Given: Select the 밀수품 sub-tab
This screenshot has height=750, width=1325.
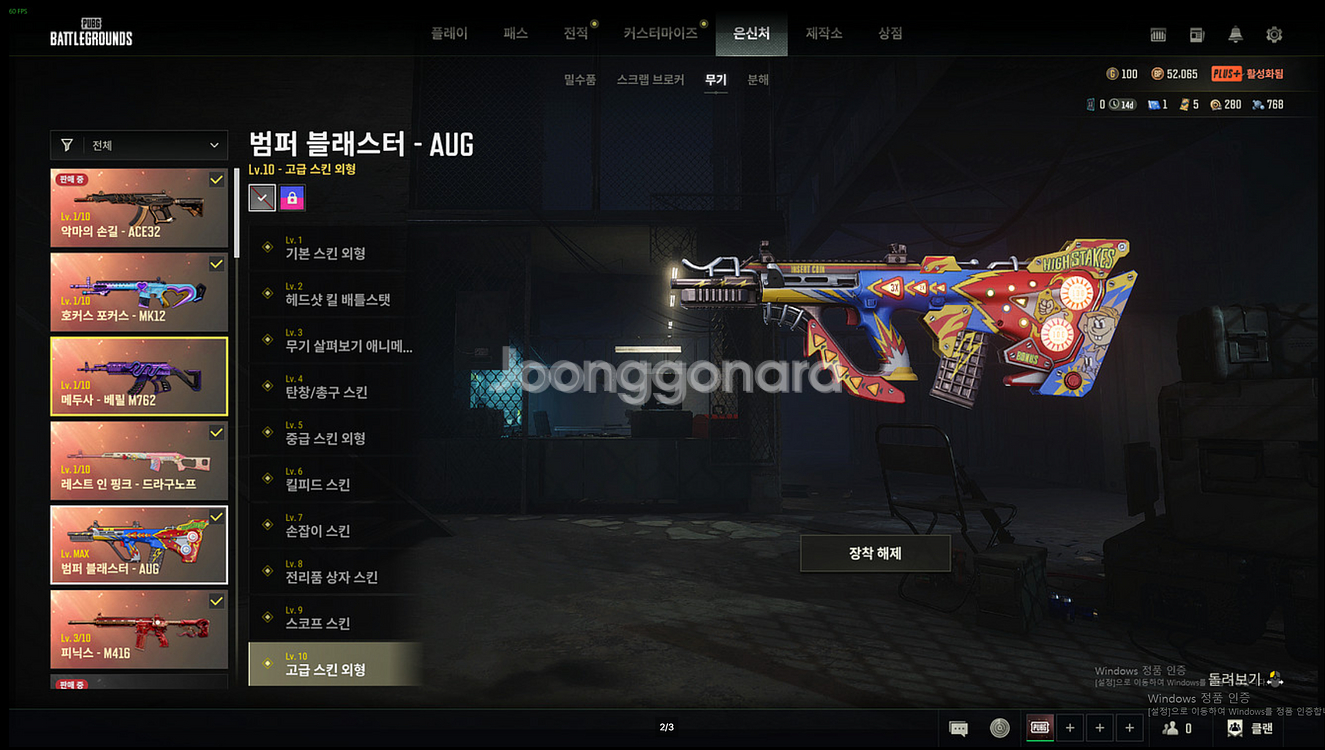Looking at the screenshot, I should 580,80.
